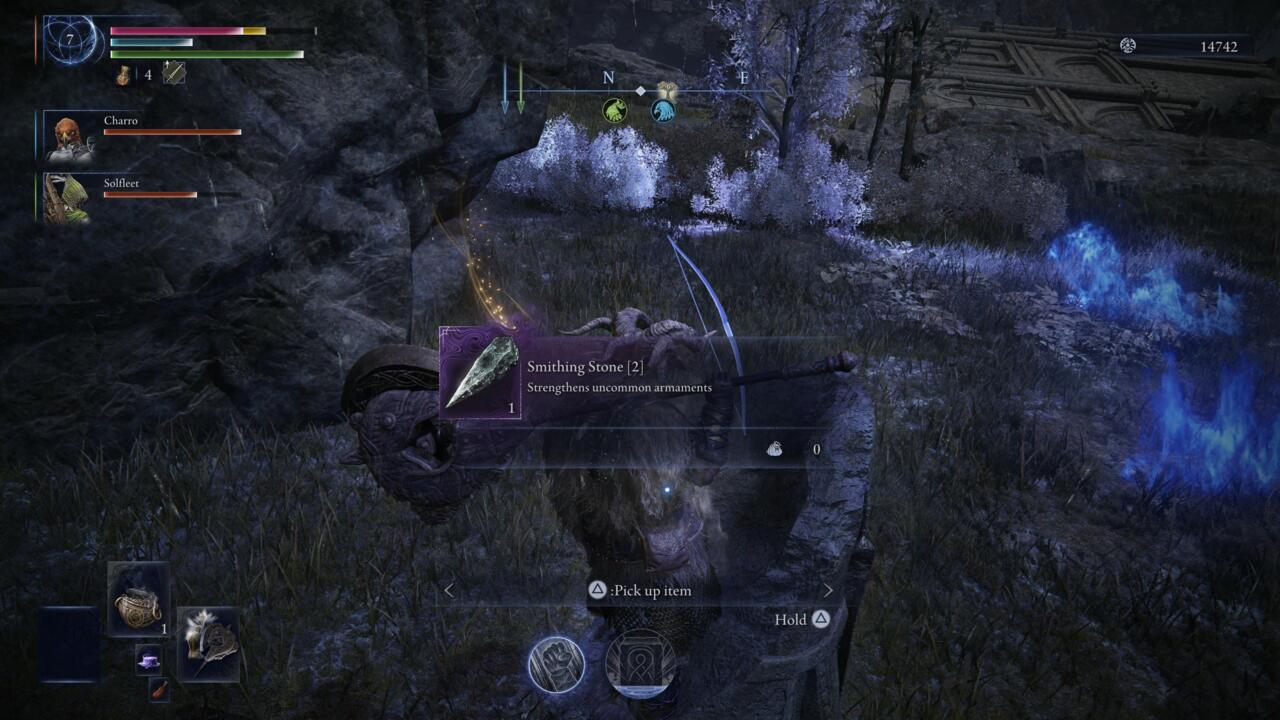
Task: Go to the previous item with the left arrow
Action: pos(448,591)
